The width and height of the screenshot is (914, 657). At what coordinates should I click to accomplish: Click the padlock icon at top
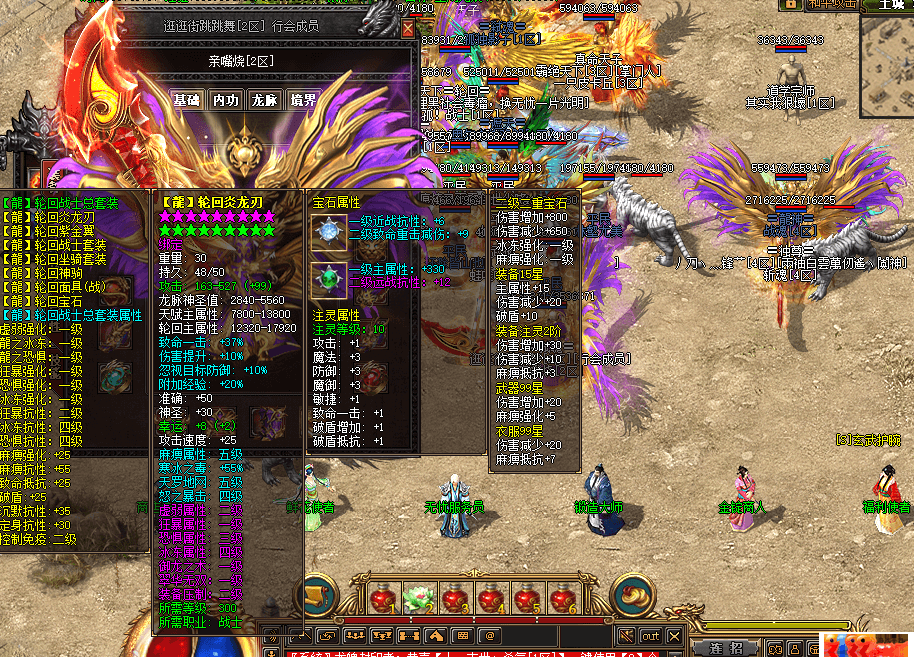[791, 5]
